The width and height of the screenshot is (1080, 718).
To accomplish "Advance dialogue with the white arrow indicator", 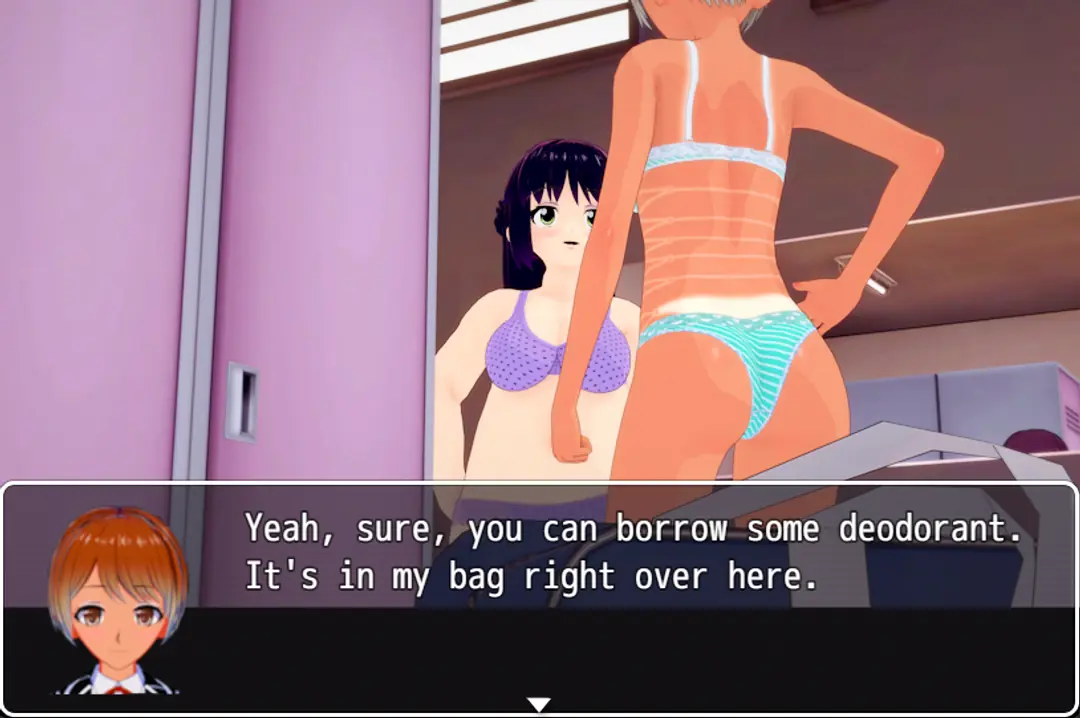I will (x=539, y=704).
